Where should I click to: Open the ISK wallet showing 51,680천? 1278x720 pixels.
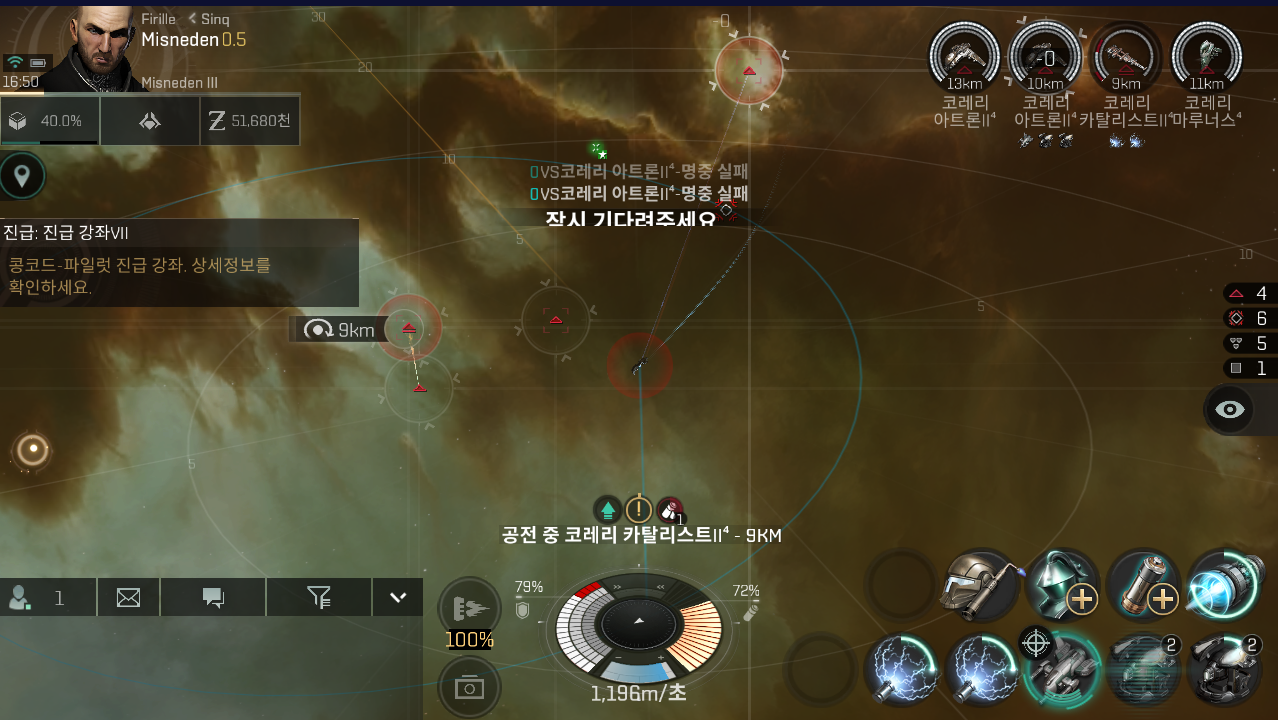coord(250,122)
